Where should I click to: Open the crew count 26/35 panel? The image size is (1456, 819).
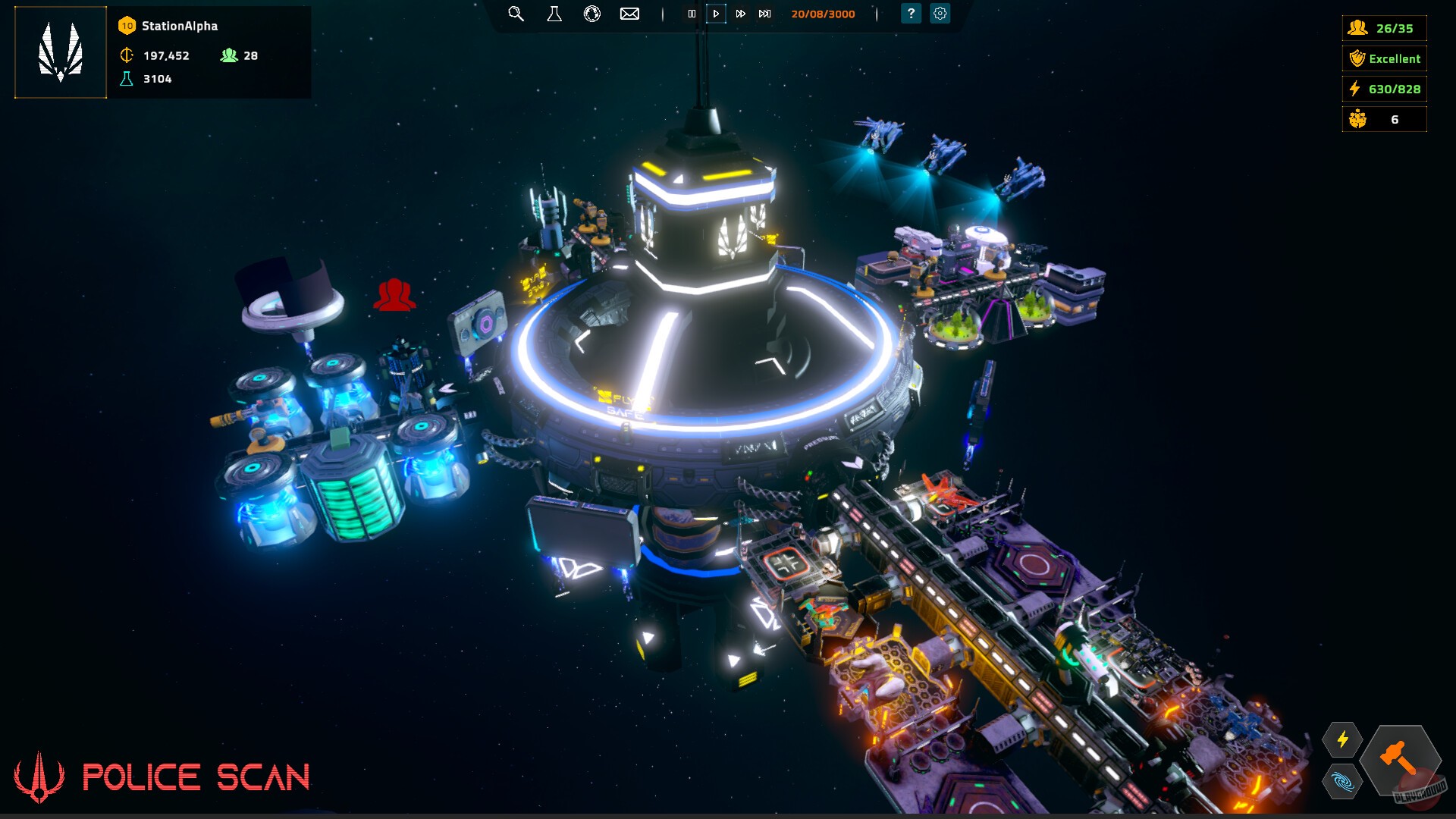(x=1384, y=28)
